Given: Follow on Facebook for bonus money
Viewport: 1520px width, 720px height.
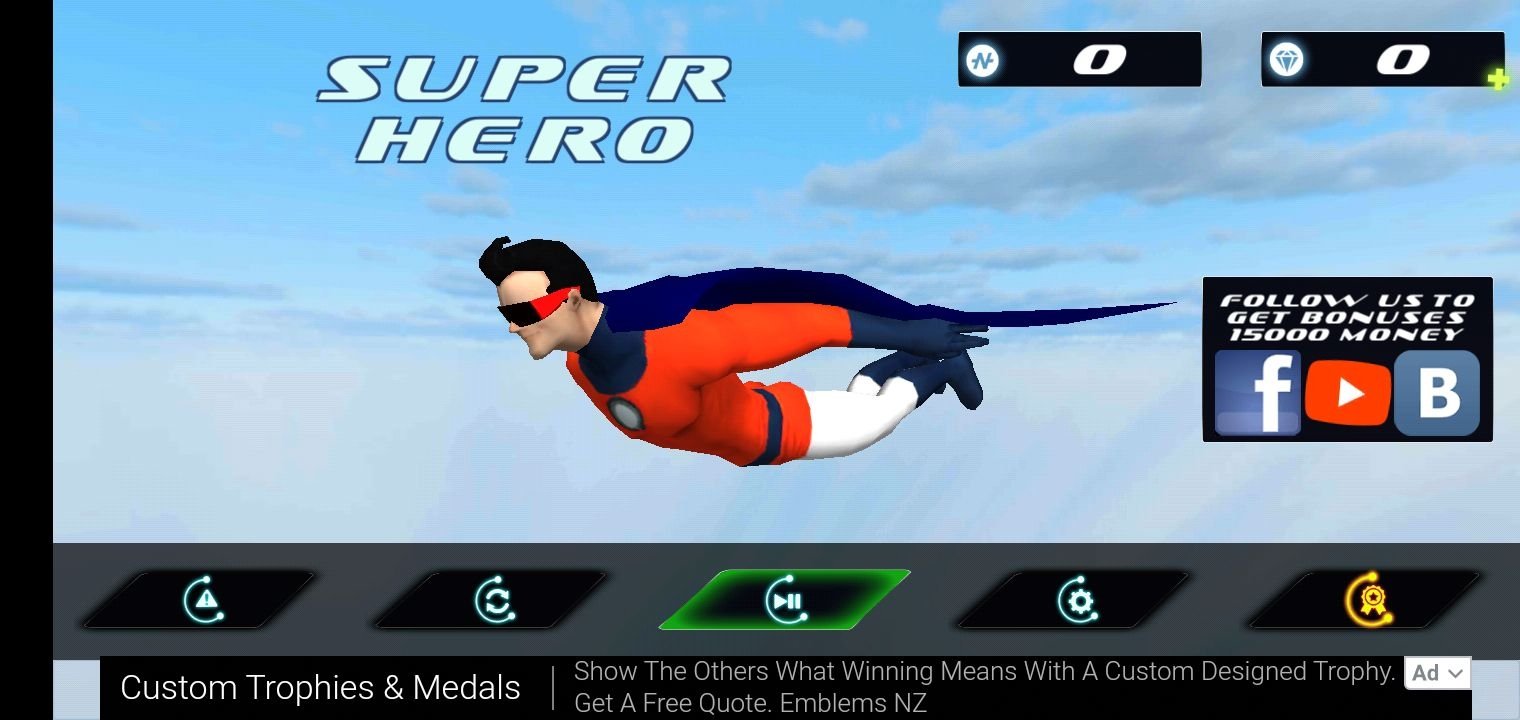Looking at the screenshot, I should (1257, 393).
